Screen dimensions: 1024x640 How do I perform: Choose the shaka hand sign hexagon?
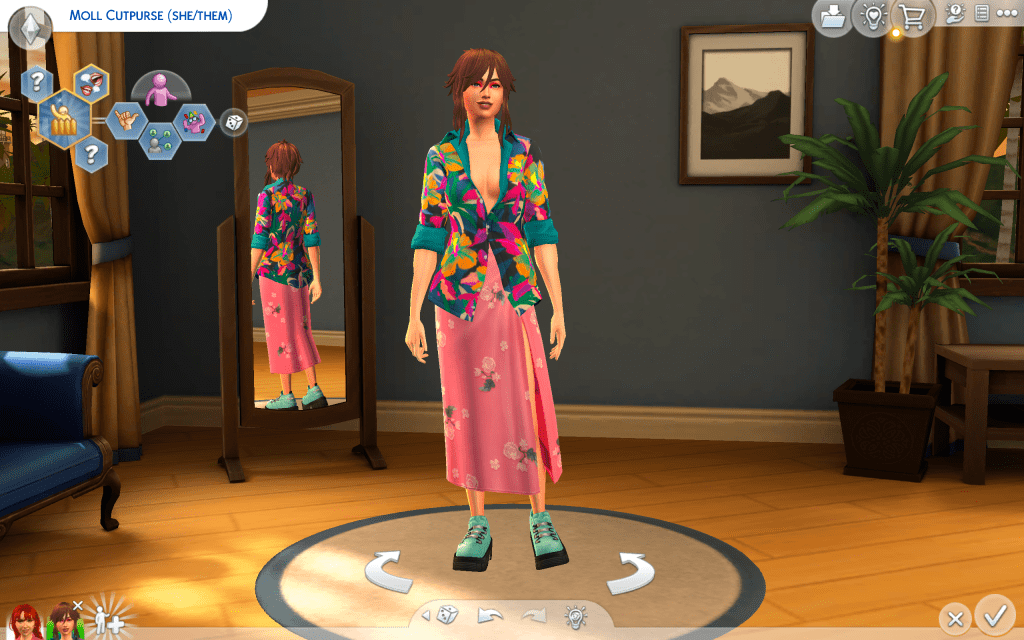[126, 122]
